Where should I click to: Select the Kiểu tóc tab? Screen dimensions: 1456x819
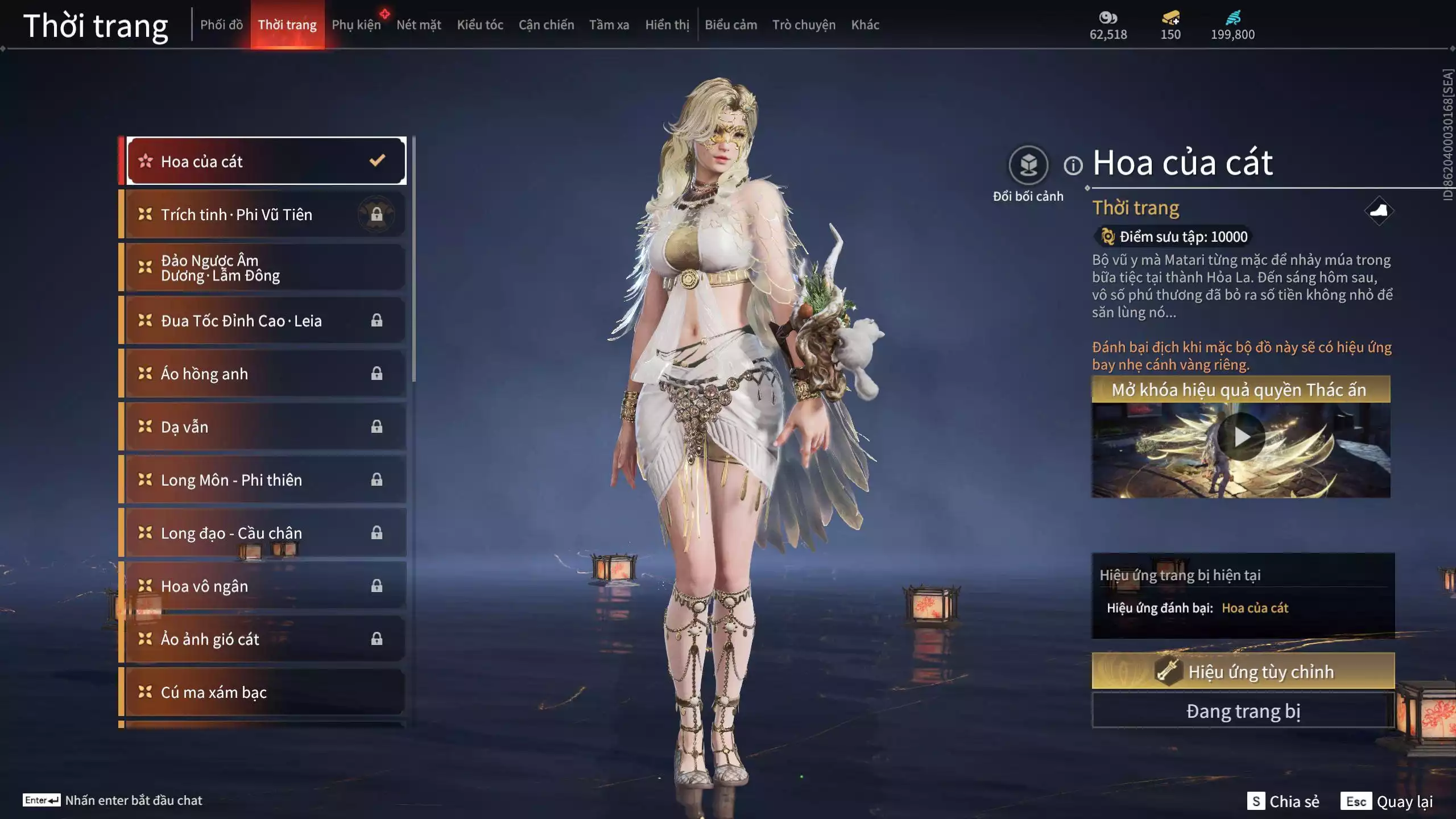pyautogui.click(x=480, y=25)
